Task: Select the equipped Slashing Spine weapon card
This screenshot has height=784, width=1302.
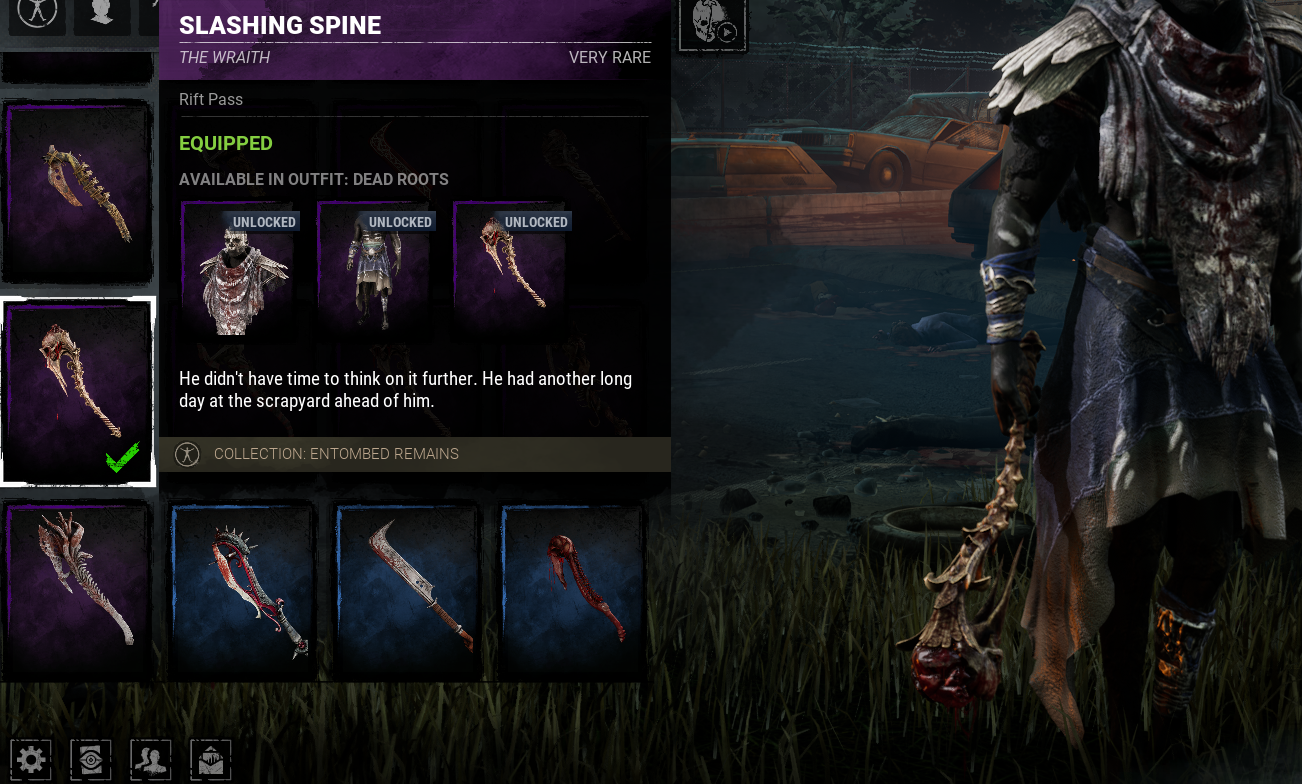Action: [78, 391]
